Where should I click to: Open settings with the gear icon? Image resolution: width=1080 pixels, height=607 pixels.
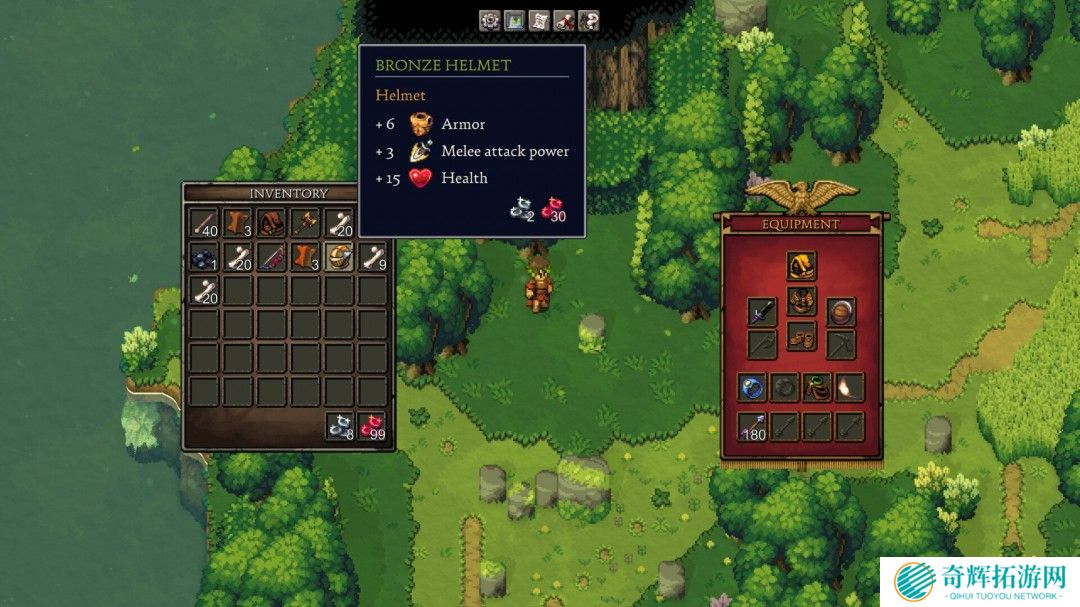point(489,20)
